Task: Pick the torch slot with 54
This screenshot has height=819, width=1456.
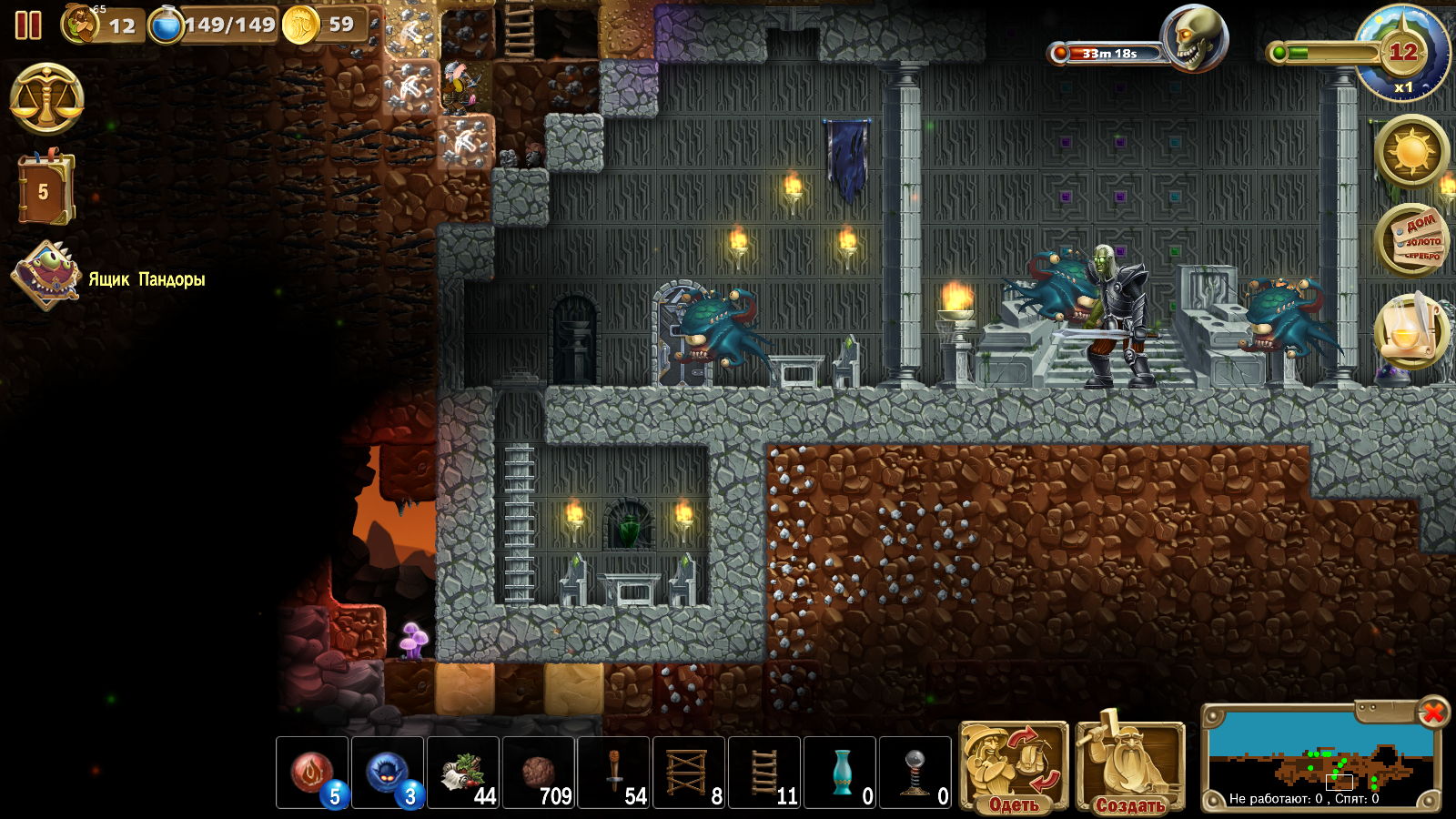Action: click(x=614, y=773)
